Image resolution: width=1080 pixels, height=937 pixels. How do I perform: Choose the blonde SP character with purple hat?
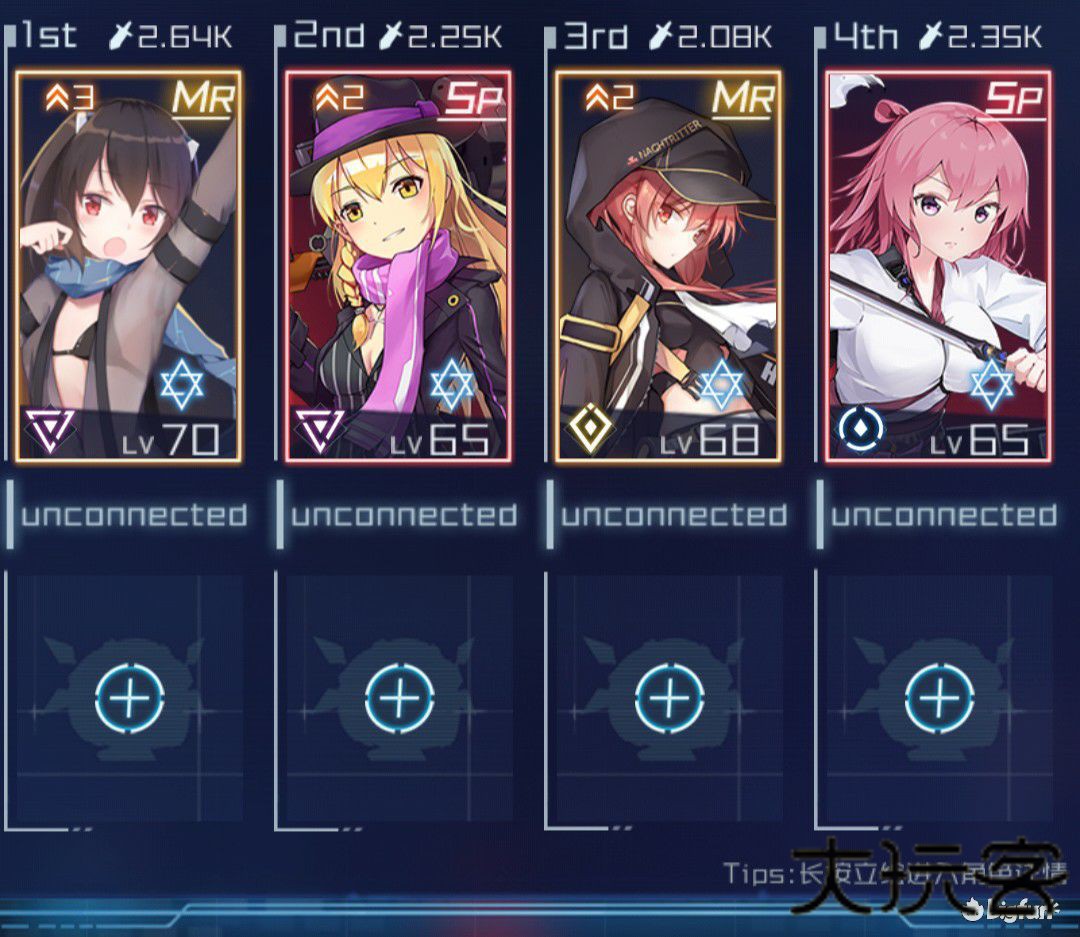click(x=399, y=266)
